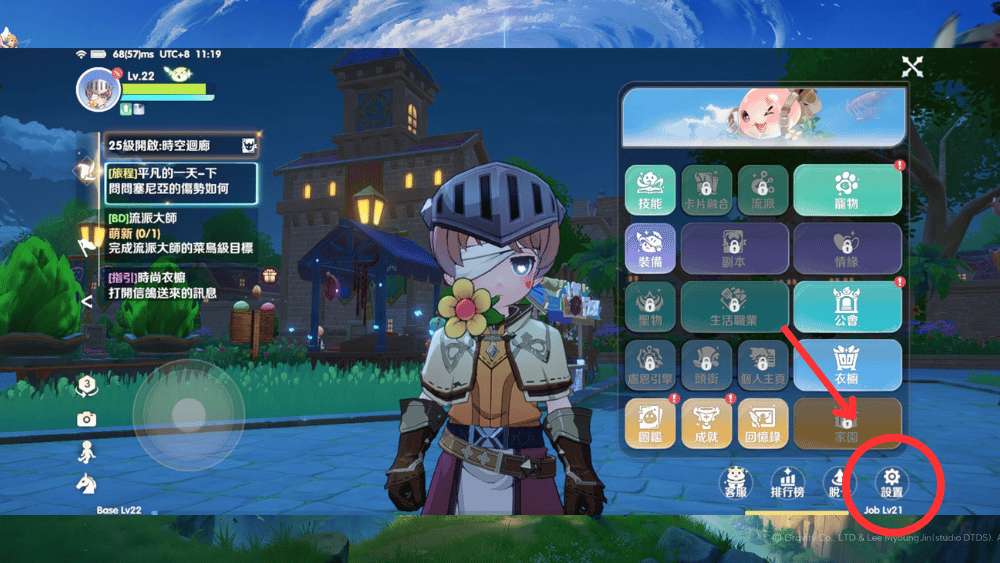Viewport: 1000px width, 563px height.
Task: Open the 寵物 pet menu
Action: click(x=847, y=189)
